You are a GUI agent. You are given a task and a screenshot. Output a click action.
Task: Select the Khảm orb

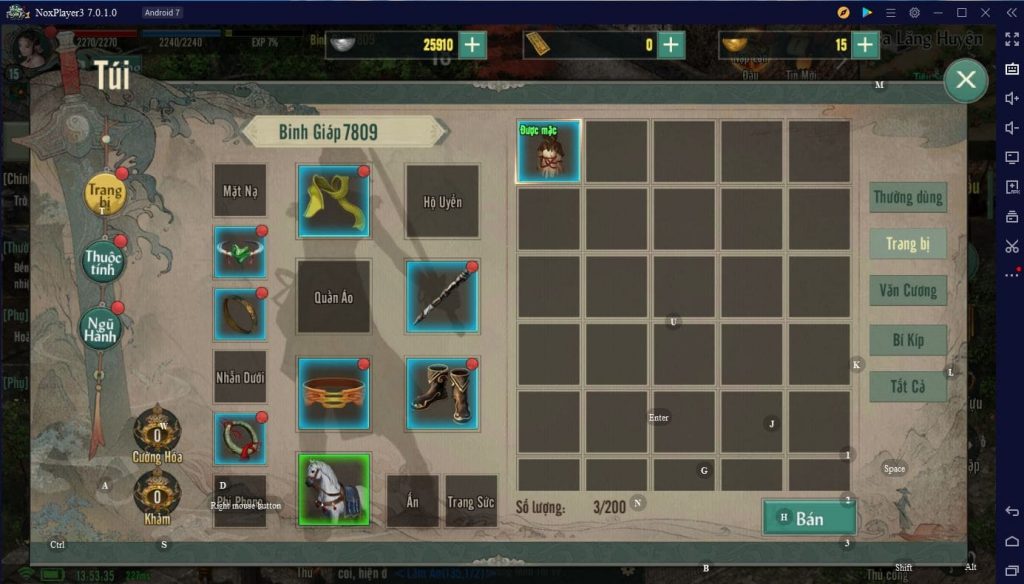click(x=157, y=495)
